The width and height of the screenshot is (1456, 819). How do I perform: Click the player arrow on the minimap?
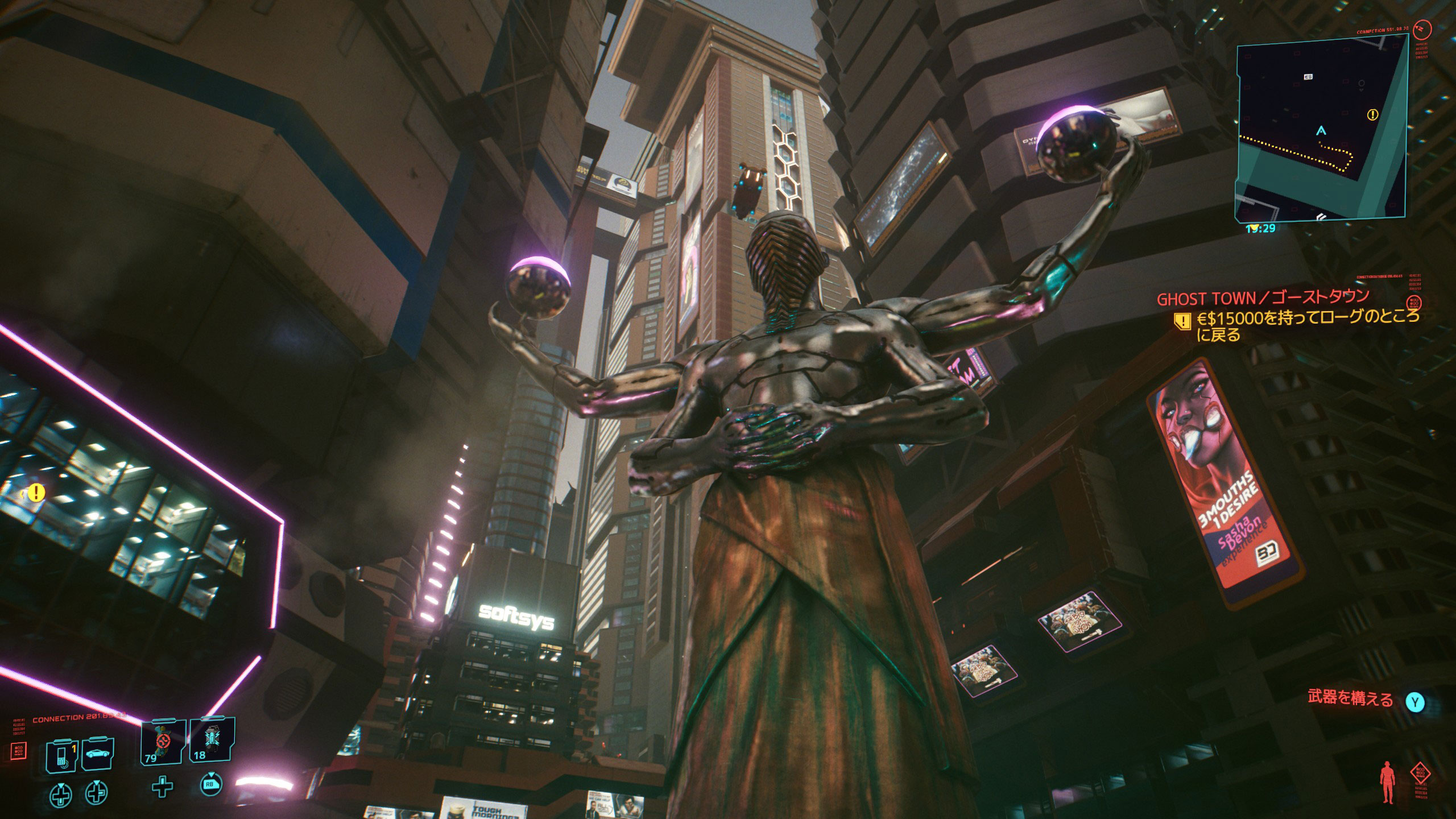(x=1321, y=131)
